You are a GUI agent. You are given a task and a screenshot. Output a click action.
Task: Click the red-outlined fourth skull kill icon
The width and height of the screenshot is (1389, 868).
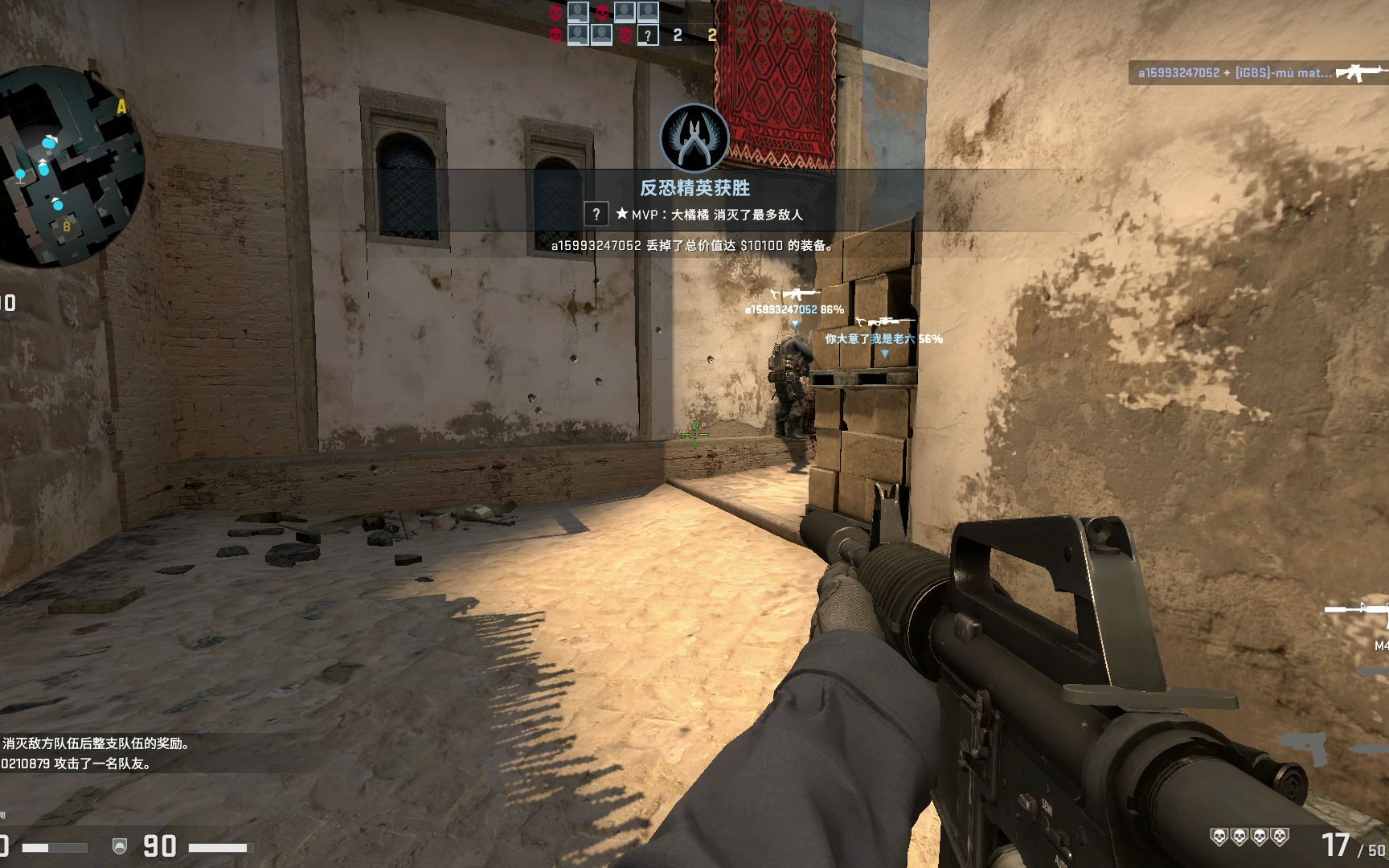(1280, 836)
